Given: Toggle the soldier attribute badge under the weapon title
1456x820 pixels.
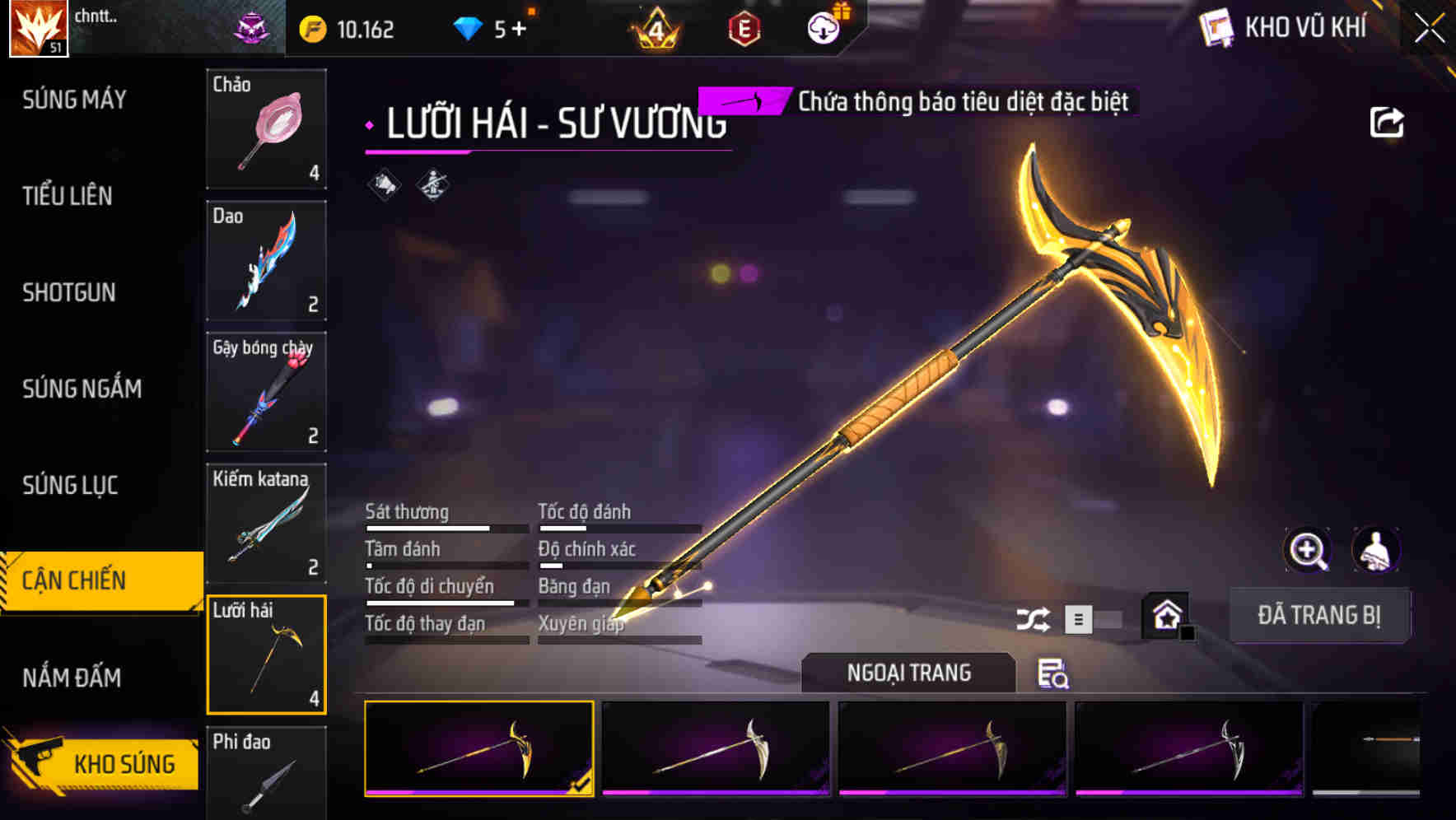Looking at the screenshot, I should click(x=431, y=184).
